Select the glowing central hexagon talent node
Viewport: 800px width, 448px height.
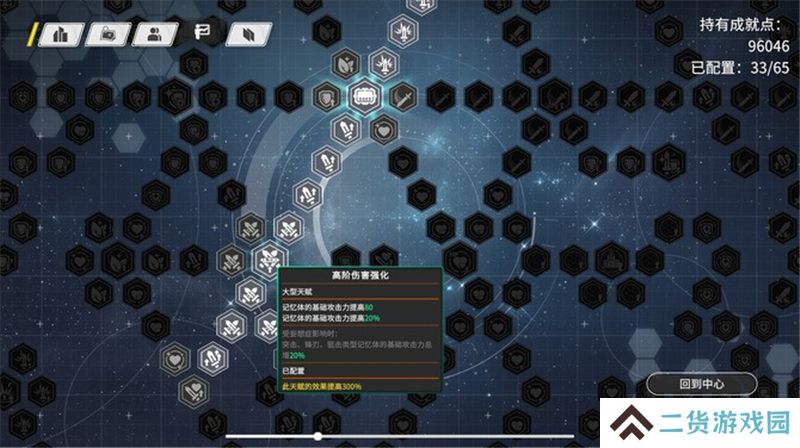[x=364, y=97]
